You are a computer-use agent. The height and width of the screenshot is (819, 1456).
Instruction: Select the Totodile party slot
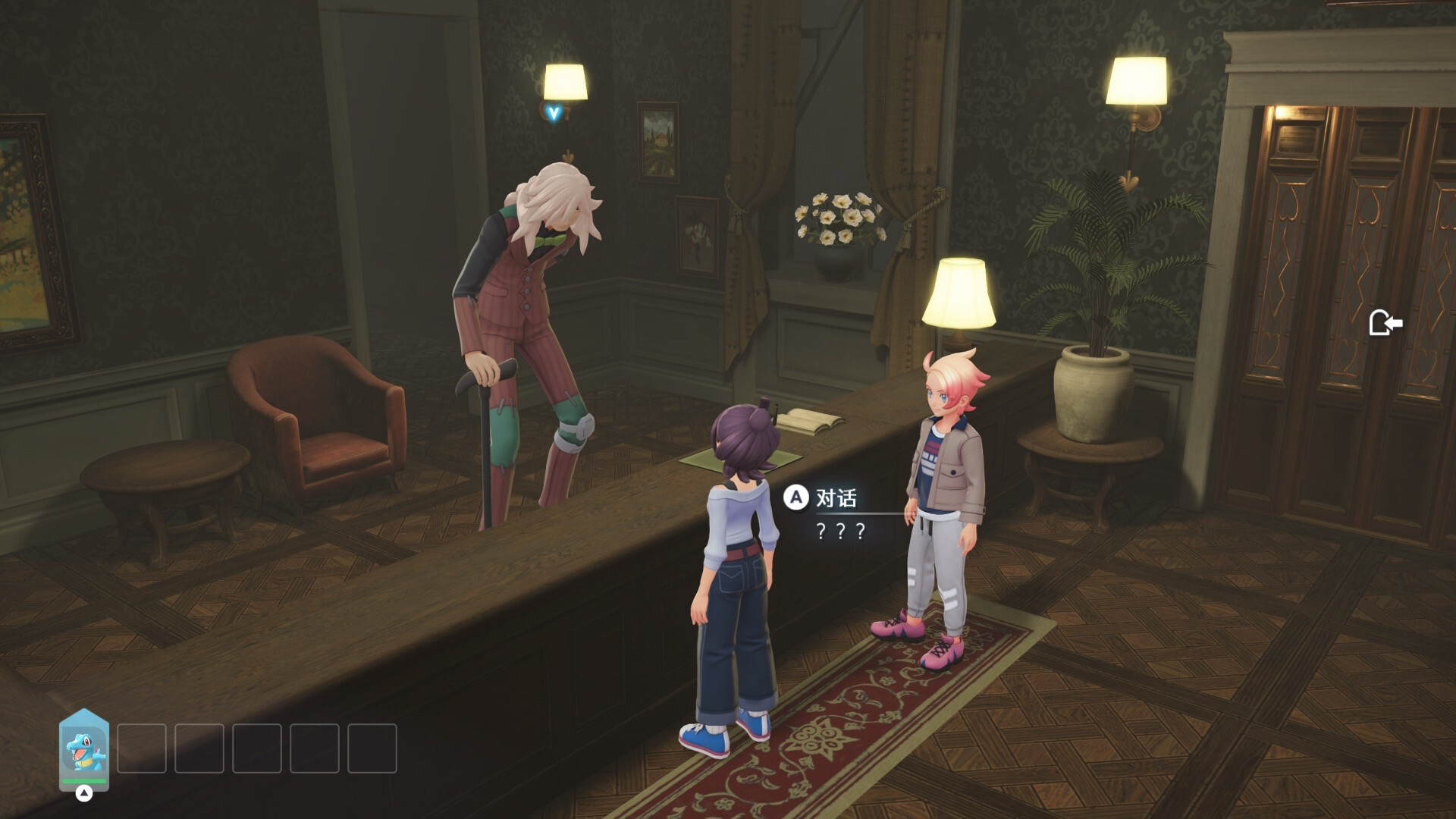pos(84,749)
